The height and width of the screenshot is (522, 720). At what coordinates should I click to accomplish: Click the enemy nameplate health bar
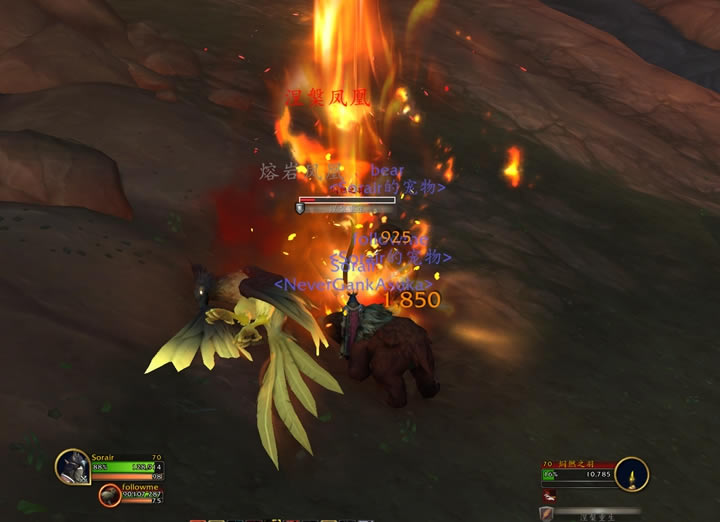pos(347,201)
